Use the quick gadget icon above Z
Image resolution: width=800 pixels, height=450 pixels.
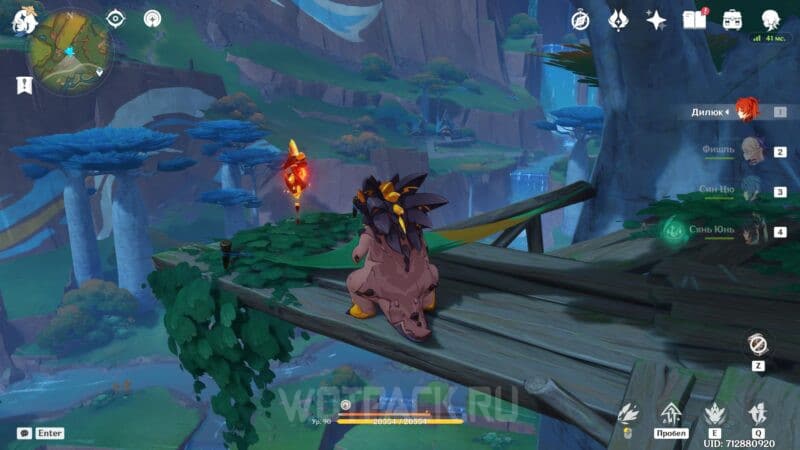coord(757,344)
